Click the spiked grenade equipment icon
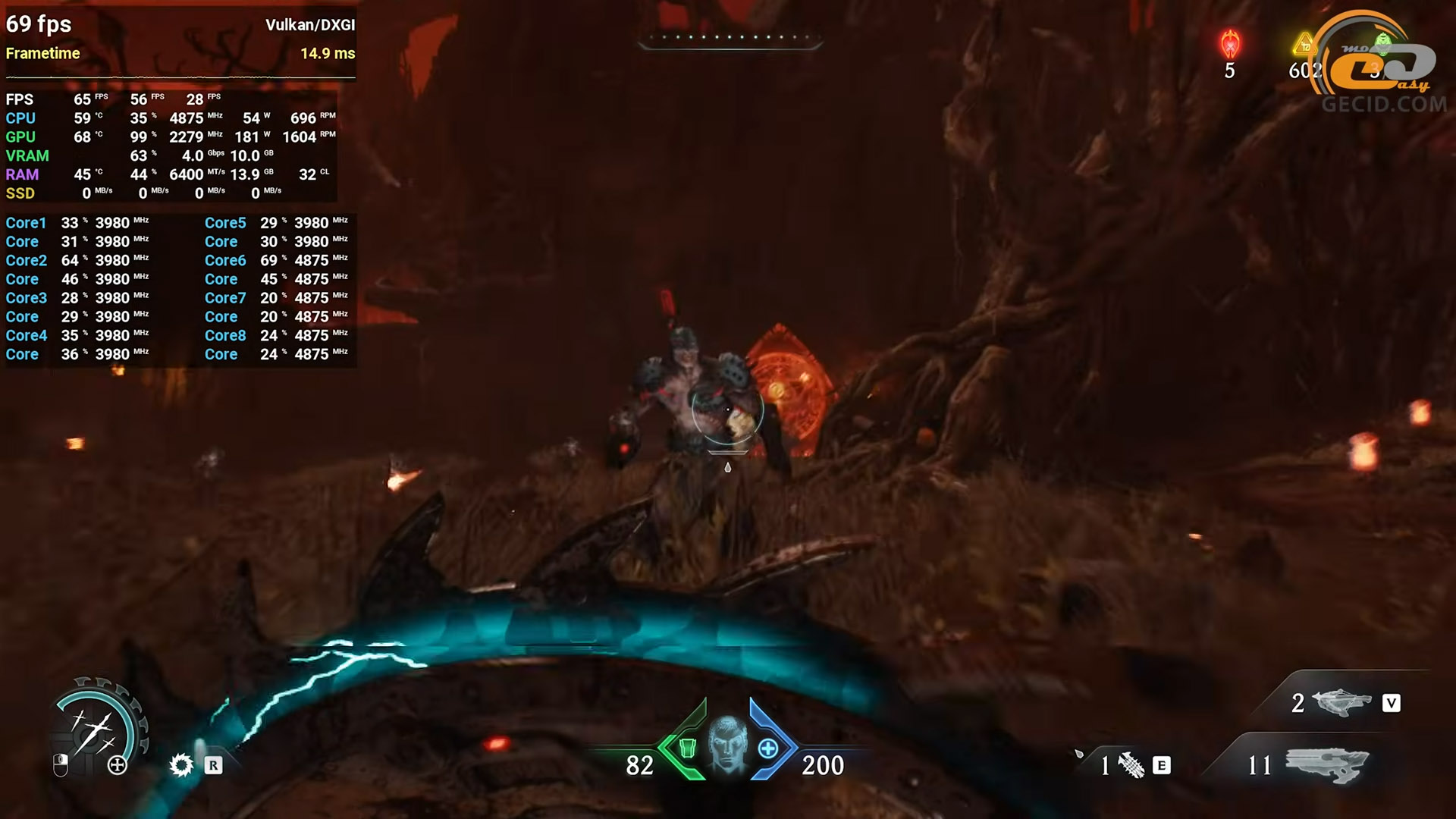The image size is (1456, 819). point(1131,765)
